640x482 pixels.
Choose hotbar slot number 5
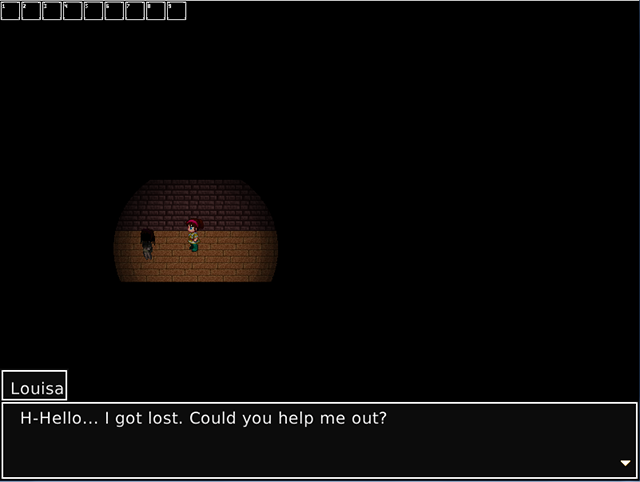coord(93,11)
